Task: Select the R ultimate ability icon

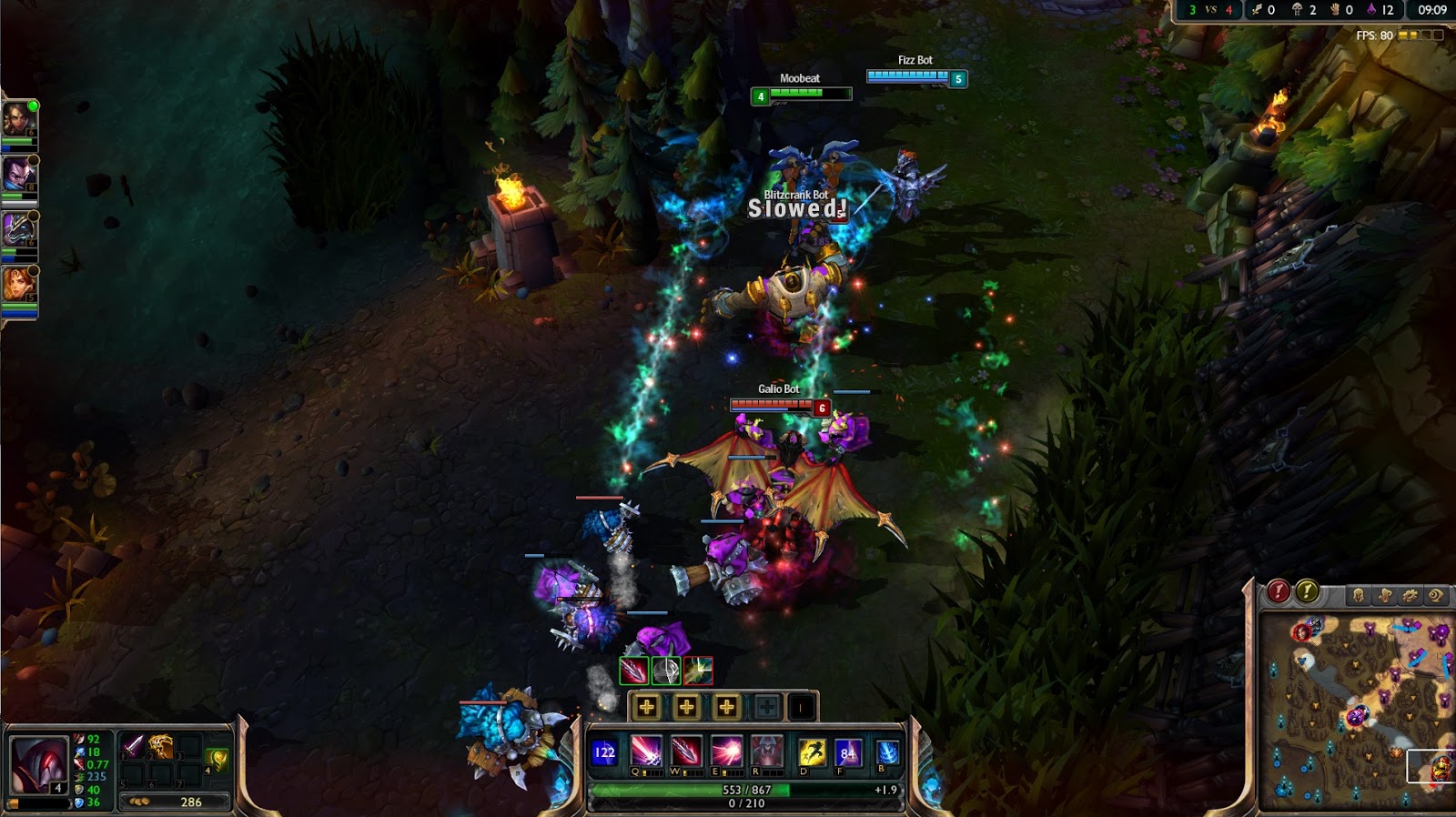Action: point(766,751)
